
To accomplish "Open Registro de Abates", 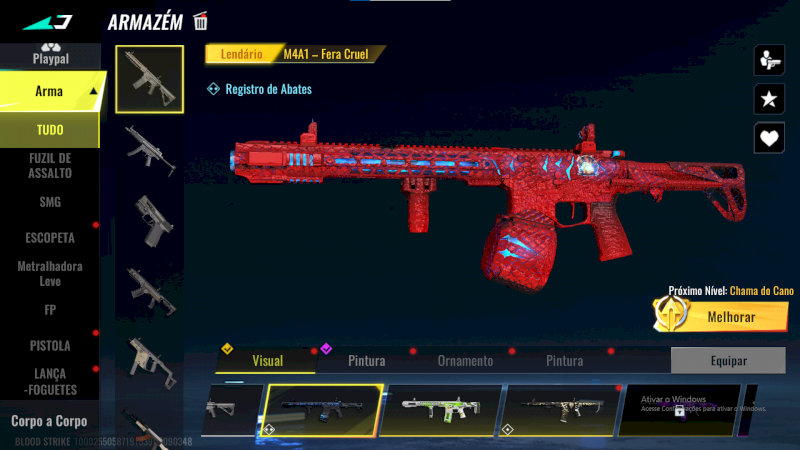I will 260,89.
